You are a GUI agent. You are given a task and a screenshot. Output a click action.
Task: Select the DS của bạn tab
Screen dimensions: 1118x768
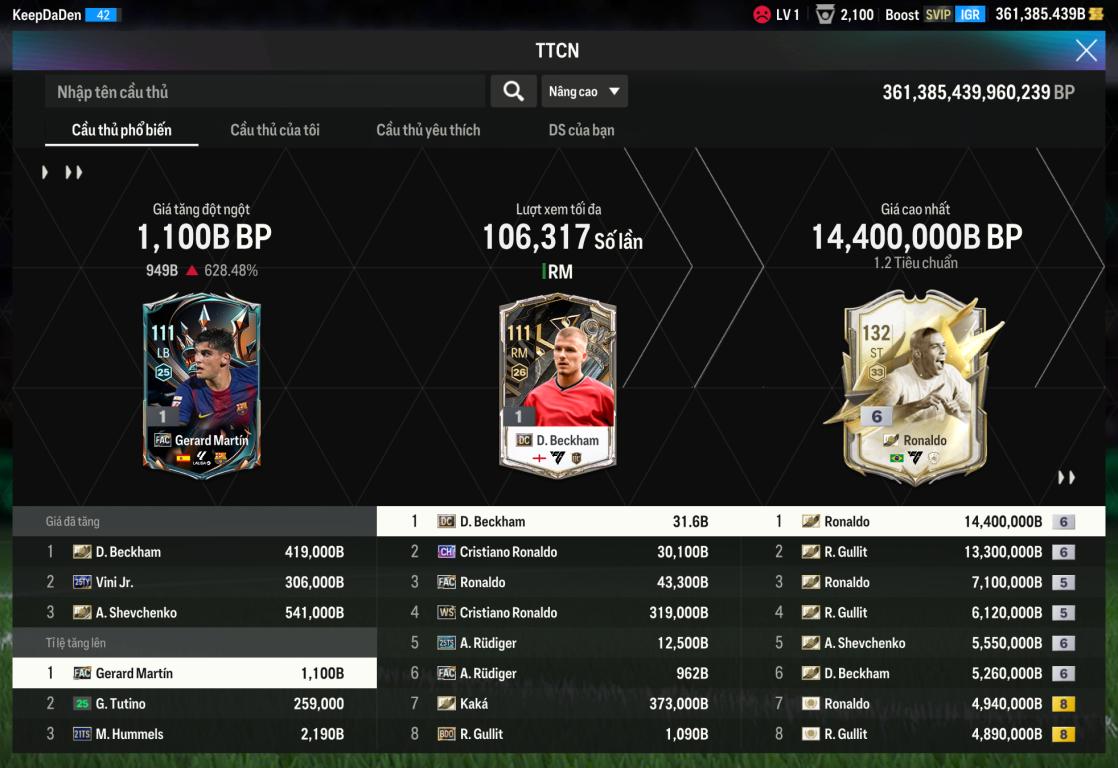(x=581, y=130)
